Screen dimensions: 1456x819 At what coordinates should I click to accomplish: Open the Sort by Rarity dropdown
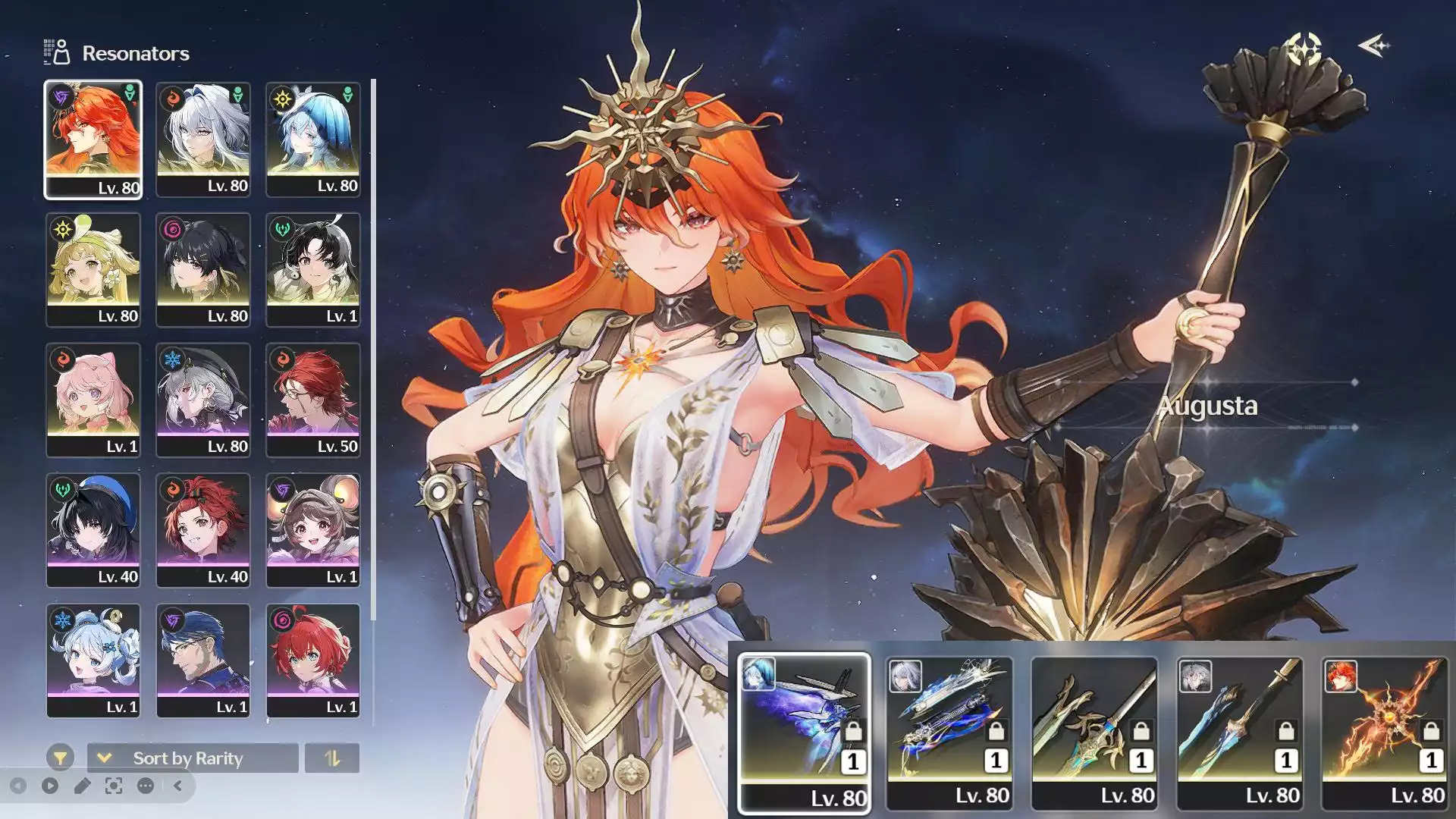click(x=193, y=758)
